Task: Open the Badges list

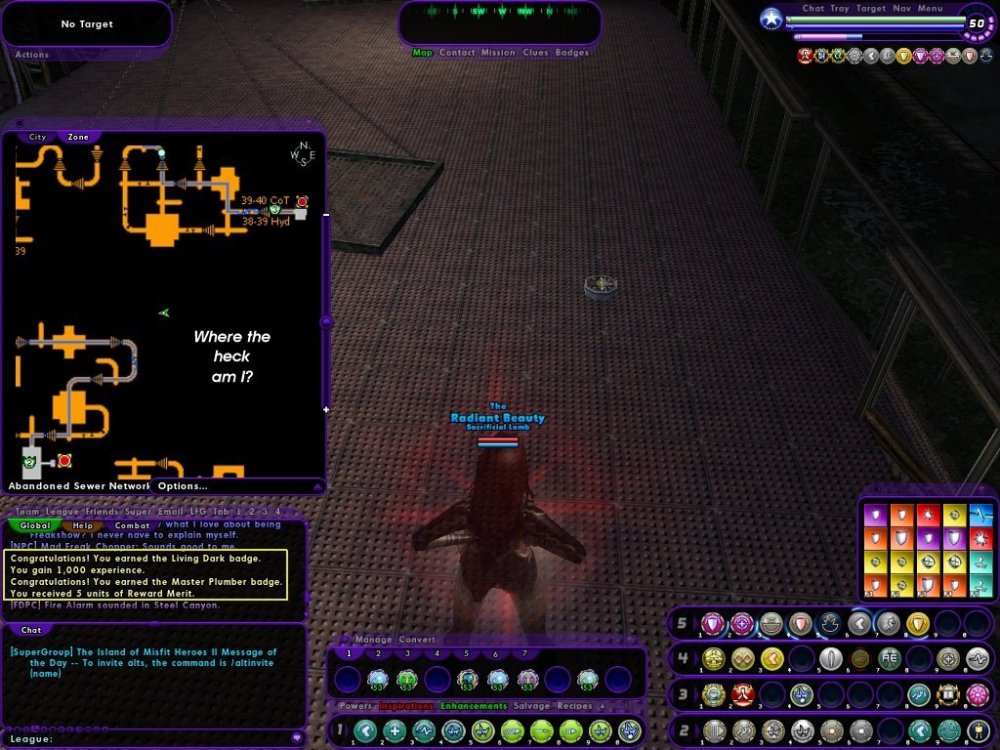Action: (x=572, y=52)
